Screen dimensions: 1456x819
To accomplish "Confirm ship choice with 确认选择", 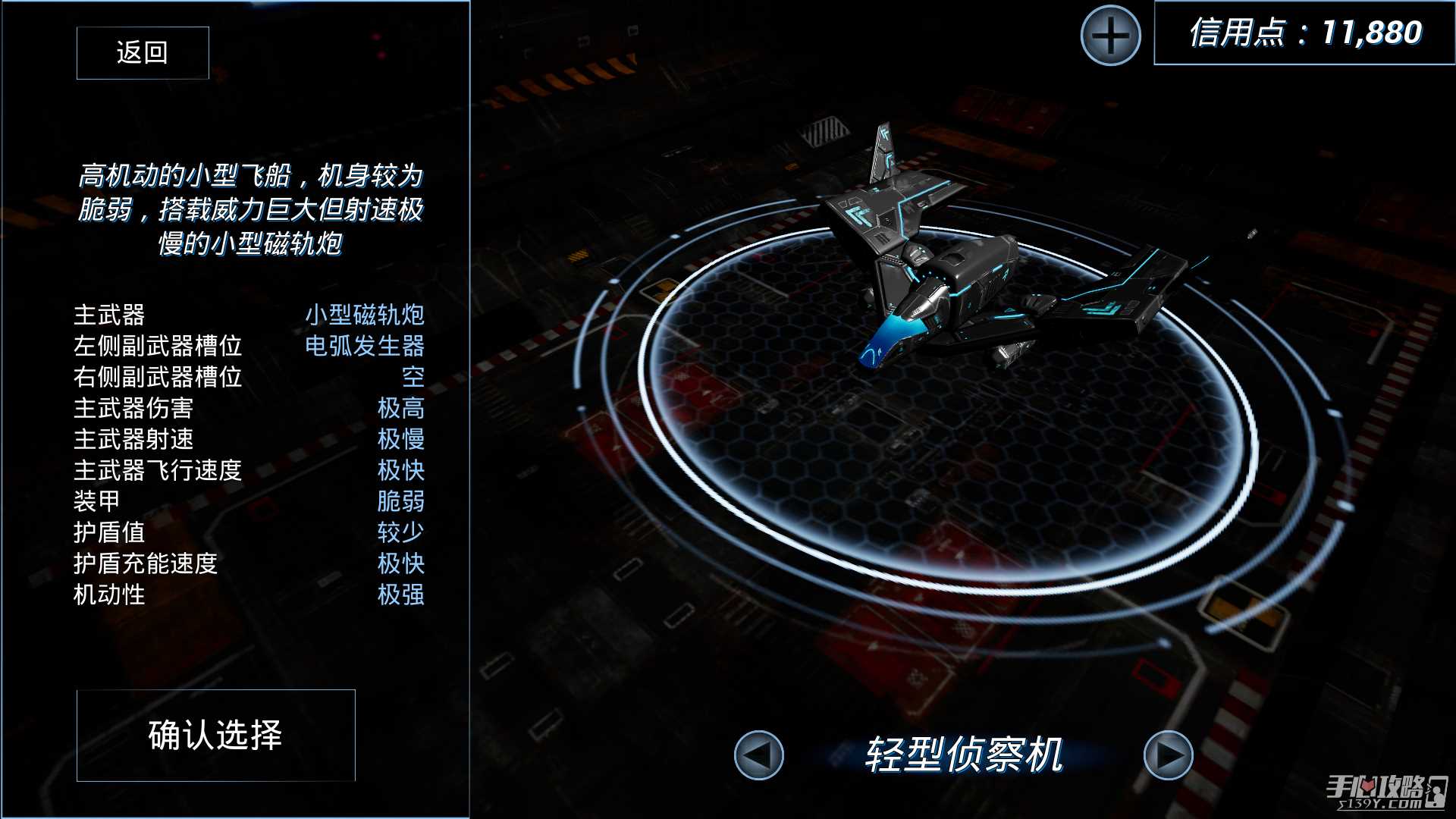I will click(215, 735).
